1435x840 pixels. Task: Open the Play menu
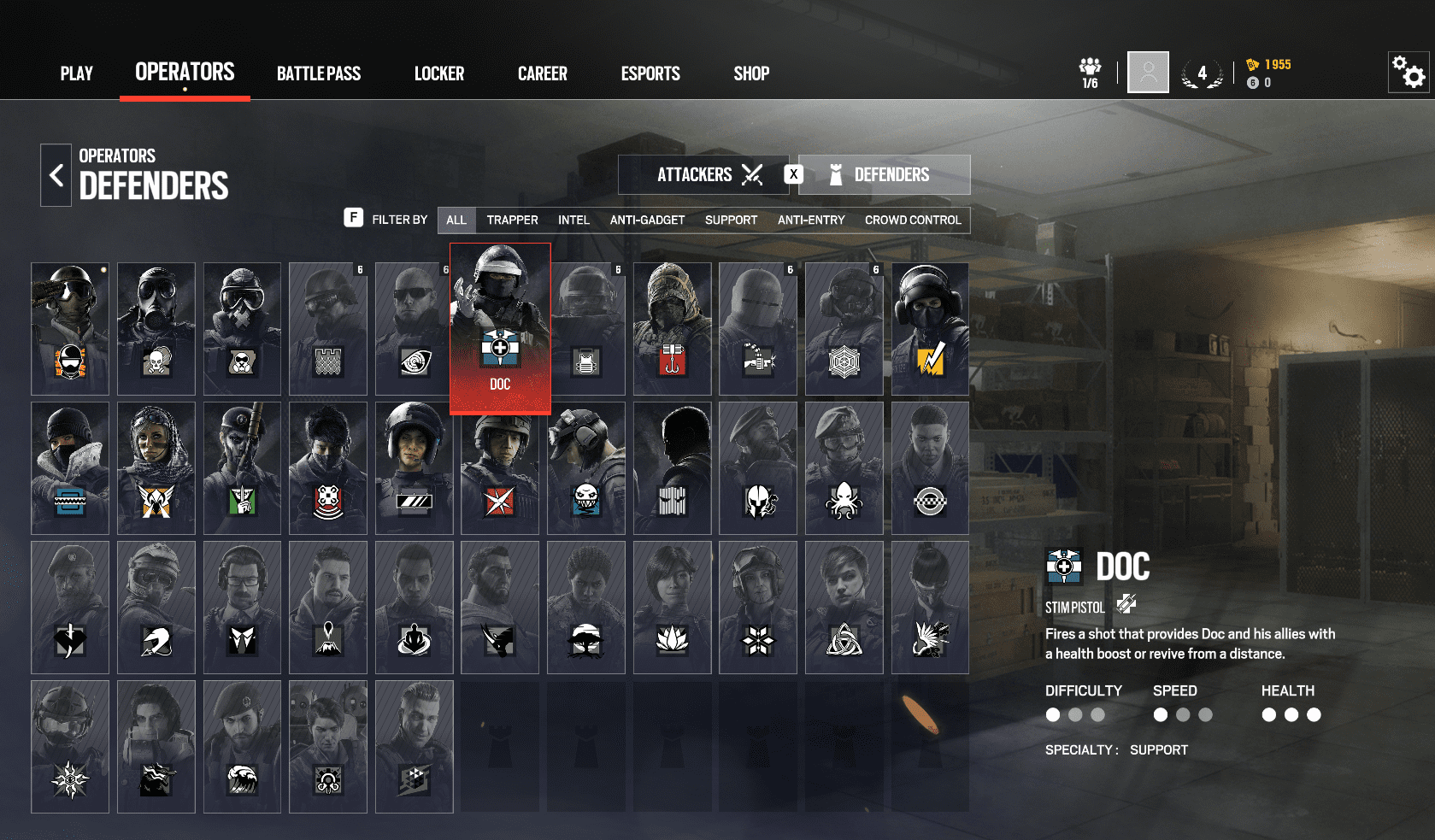[76, 73]
